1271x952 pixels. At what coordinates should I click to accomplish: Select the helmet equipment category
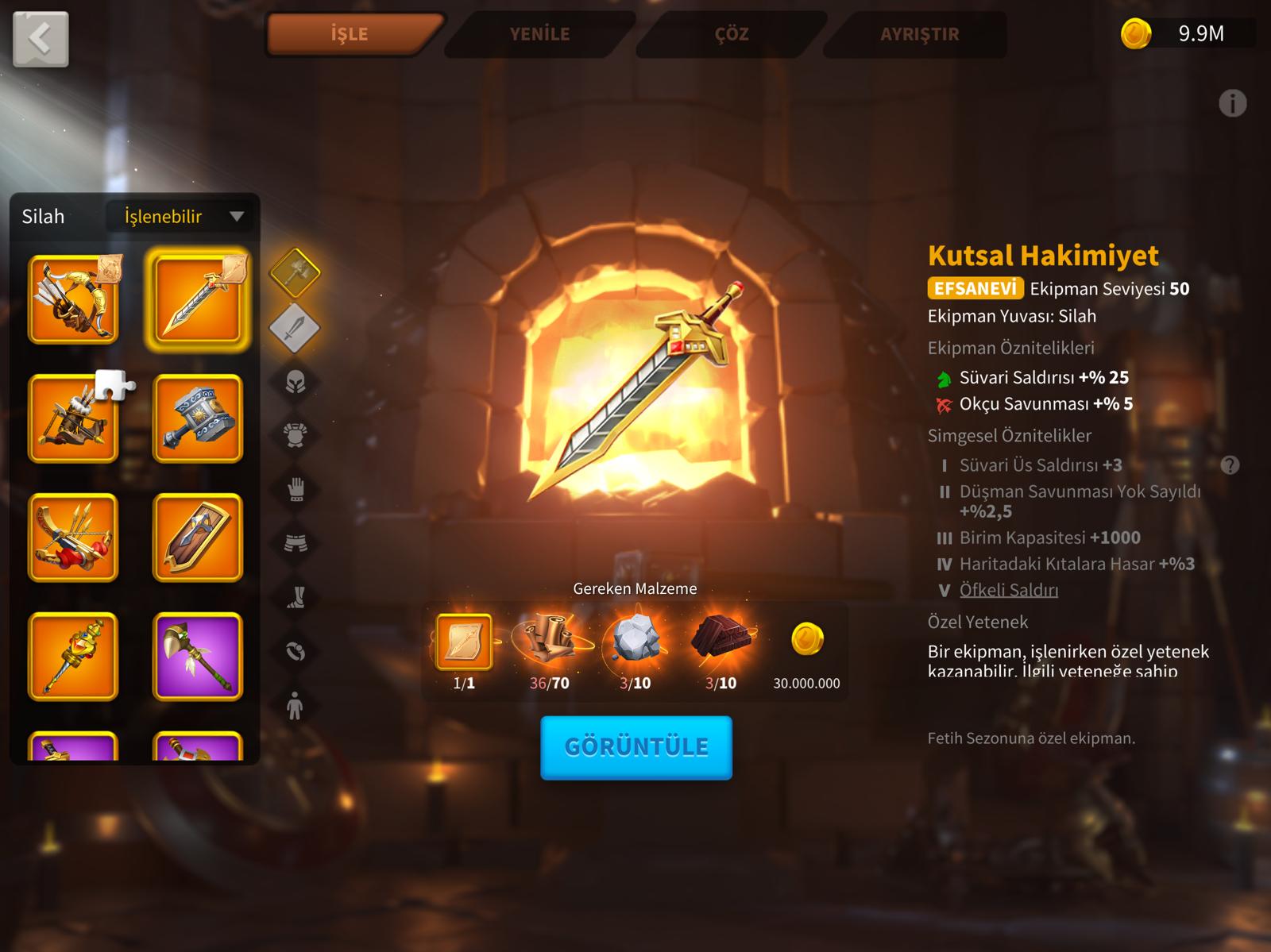296,383
